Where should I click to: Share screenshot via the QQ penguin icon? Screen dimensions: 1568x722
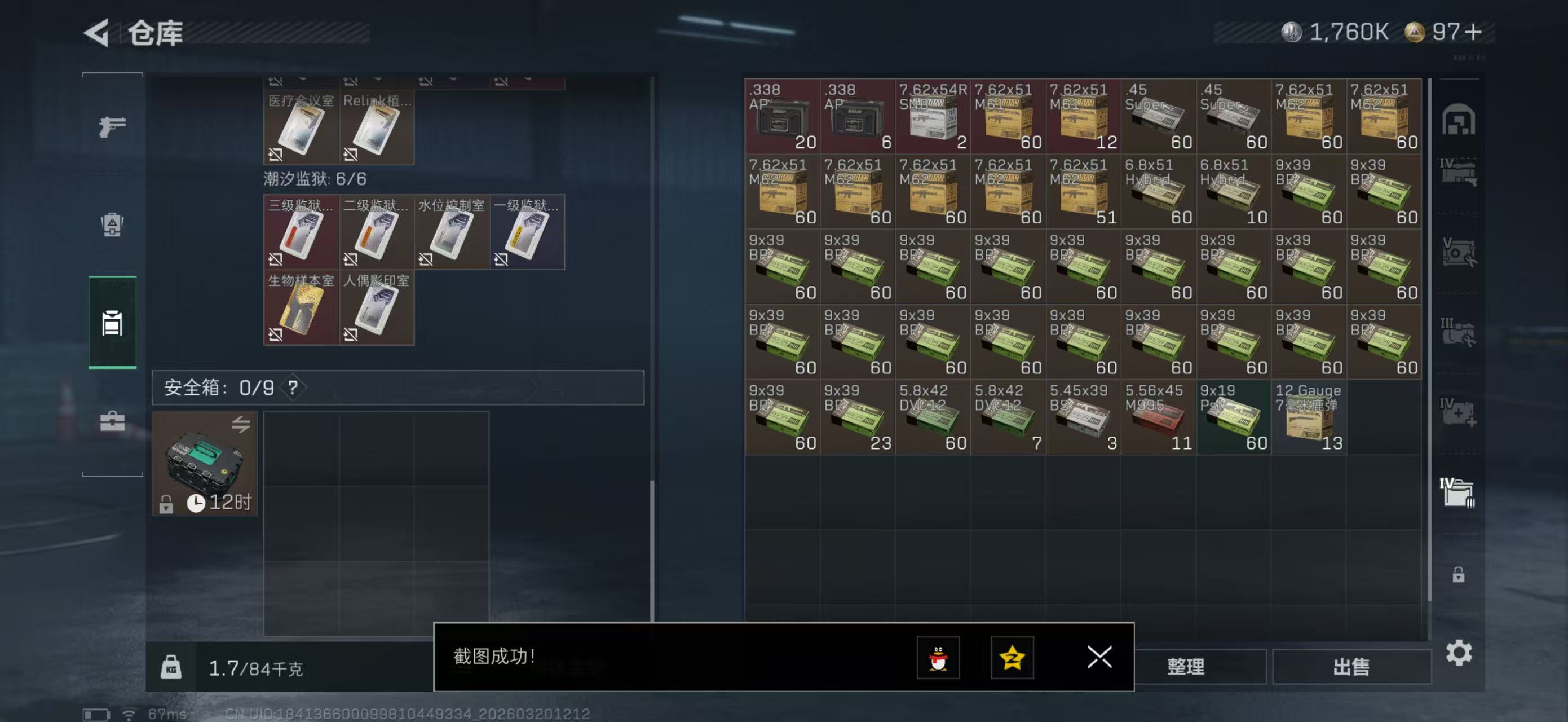(939, 659)
